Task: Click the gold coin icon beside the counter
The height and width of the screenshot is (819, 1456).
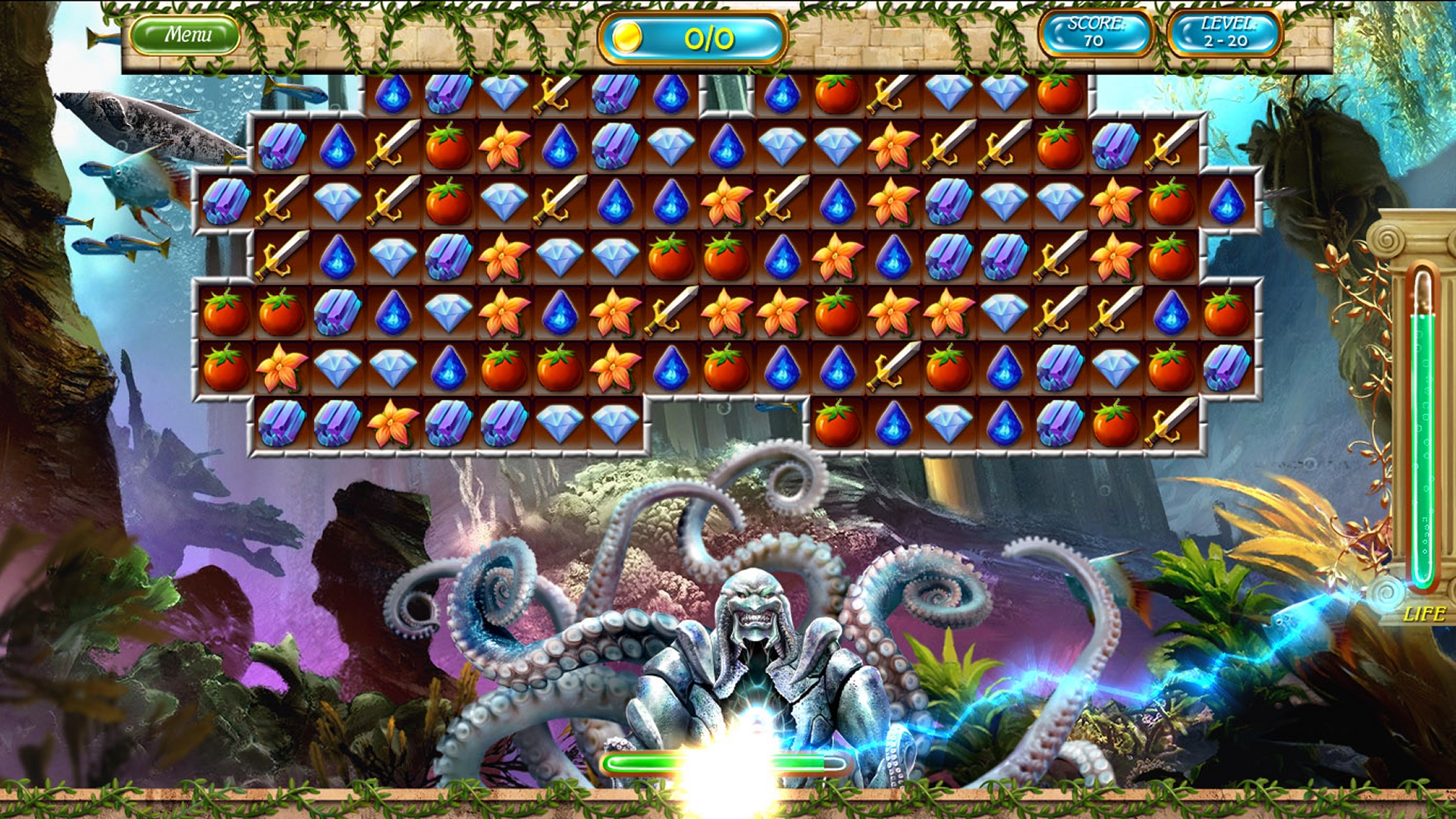Action: click(628, 36)
